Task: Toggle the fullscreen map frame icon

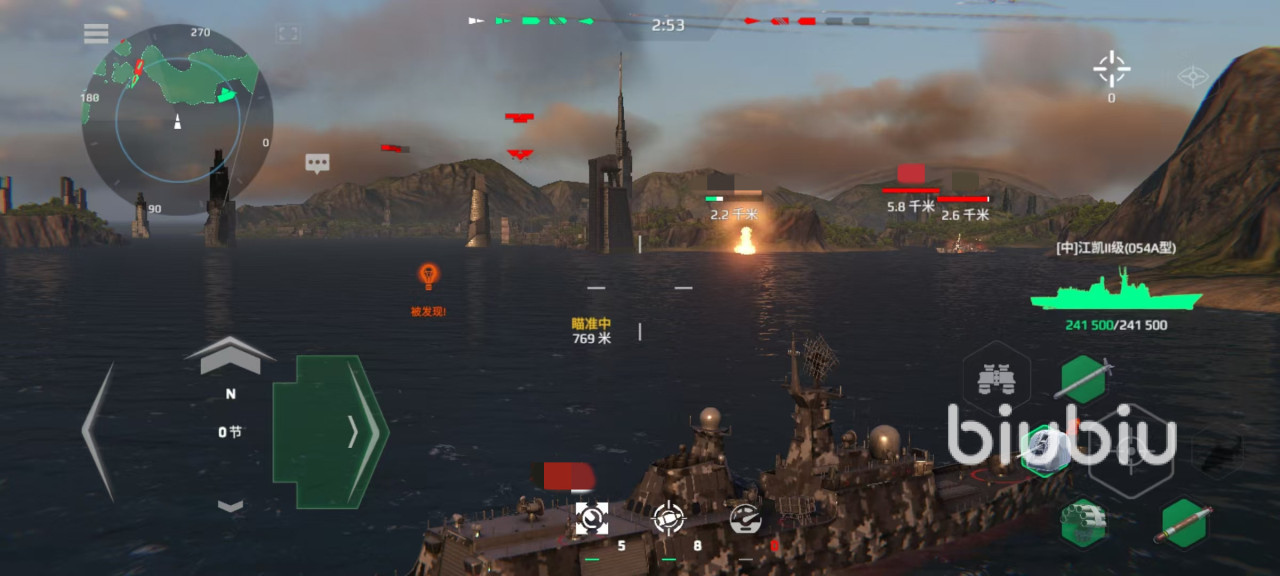Action: coord(288,34)
